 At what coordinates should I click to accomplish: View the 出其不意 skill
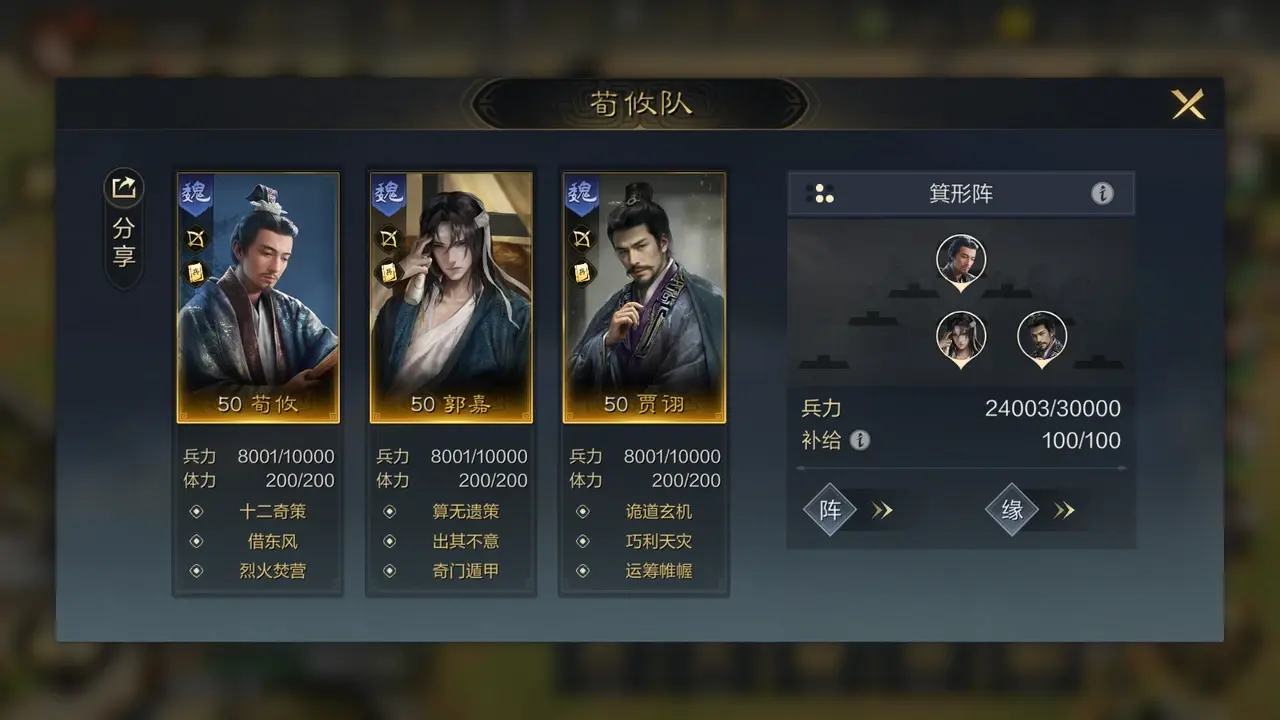[465, 541]
